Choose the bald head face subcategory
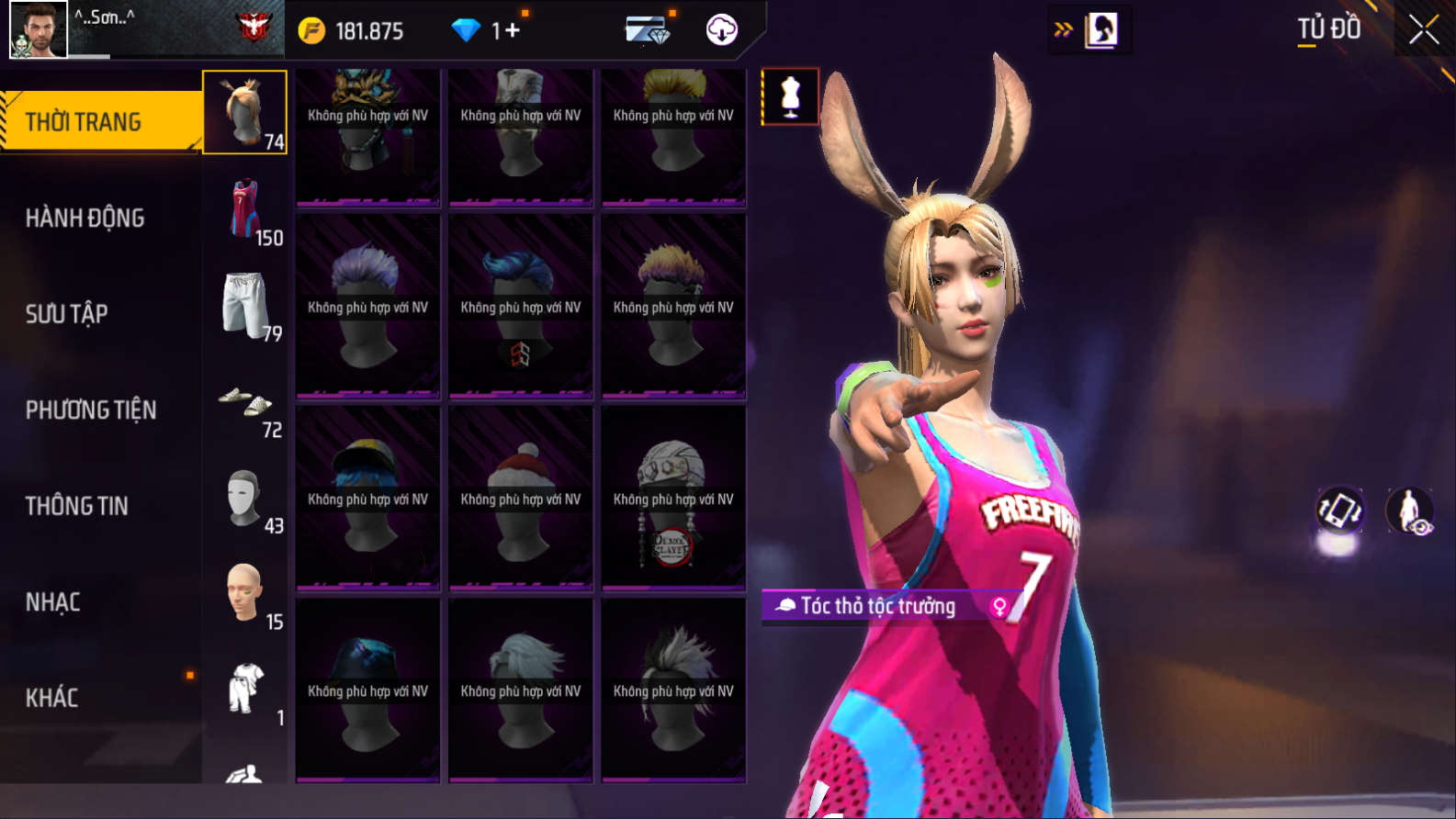The image size is (1456, 819). click(245, 594)
